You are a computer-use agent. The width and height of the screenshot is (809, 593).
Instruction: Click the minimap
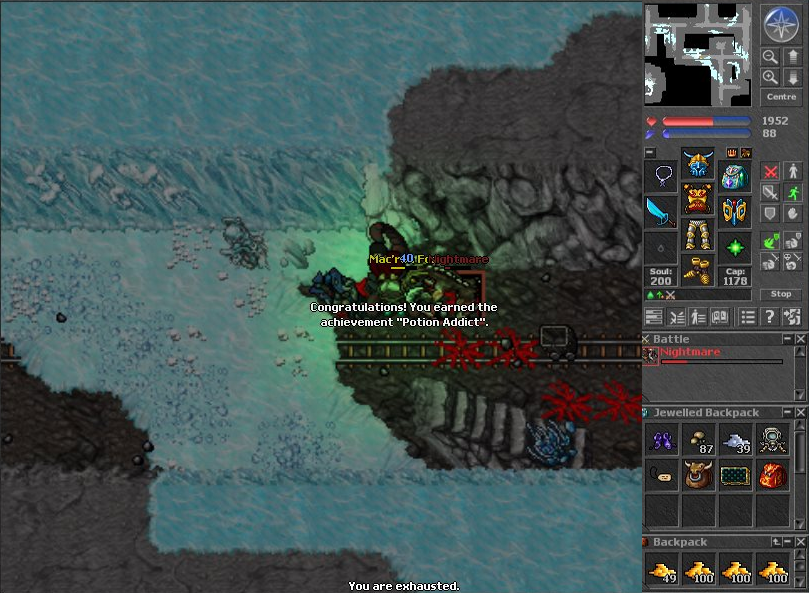[x=698, y=54]
